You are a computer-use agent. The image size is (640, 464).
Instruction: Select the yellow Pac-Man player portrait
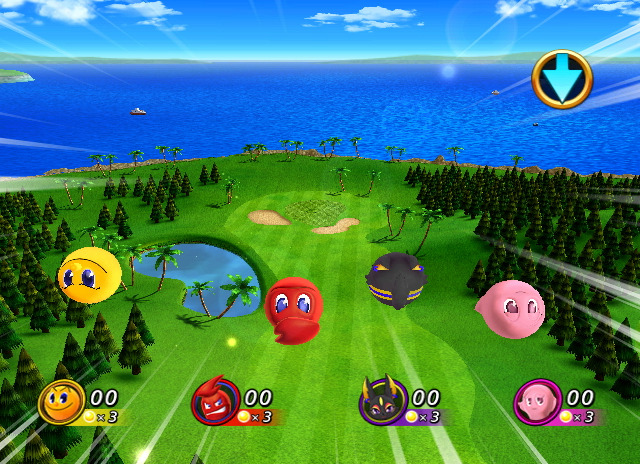point(61,402)
